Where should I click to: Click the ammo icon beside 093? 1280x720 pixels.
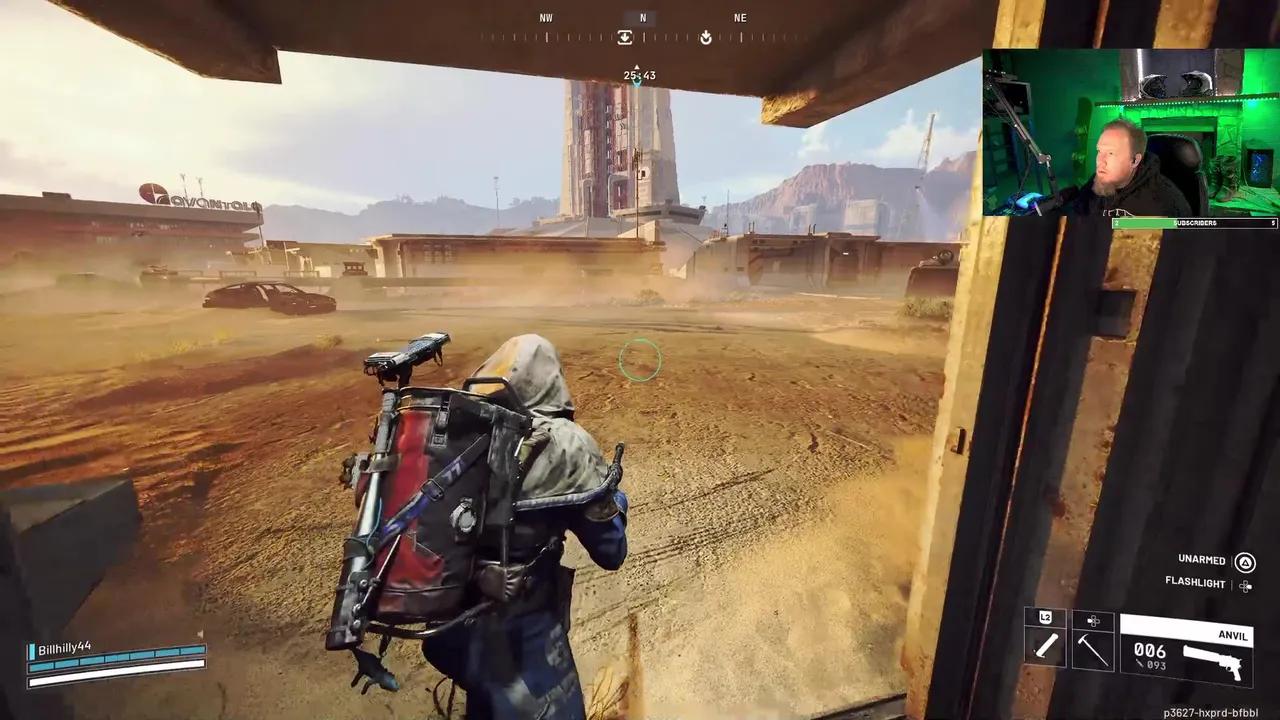[x=1140, y=664]
